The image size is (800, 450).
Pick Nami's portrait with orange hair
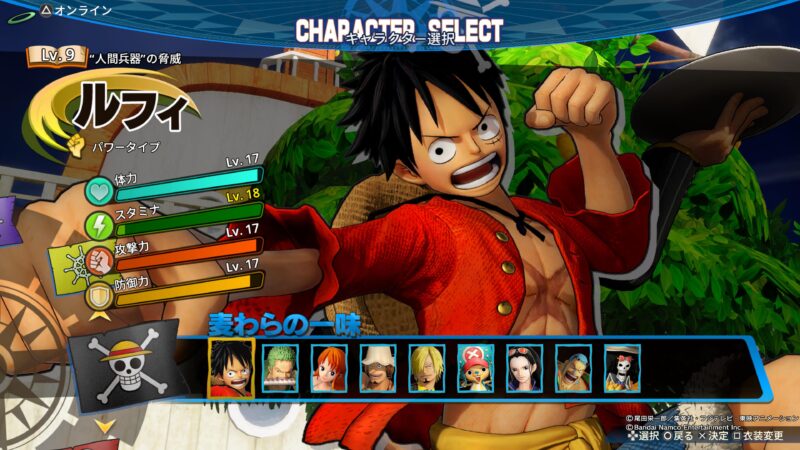click(x=329, y=368)
